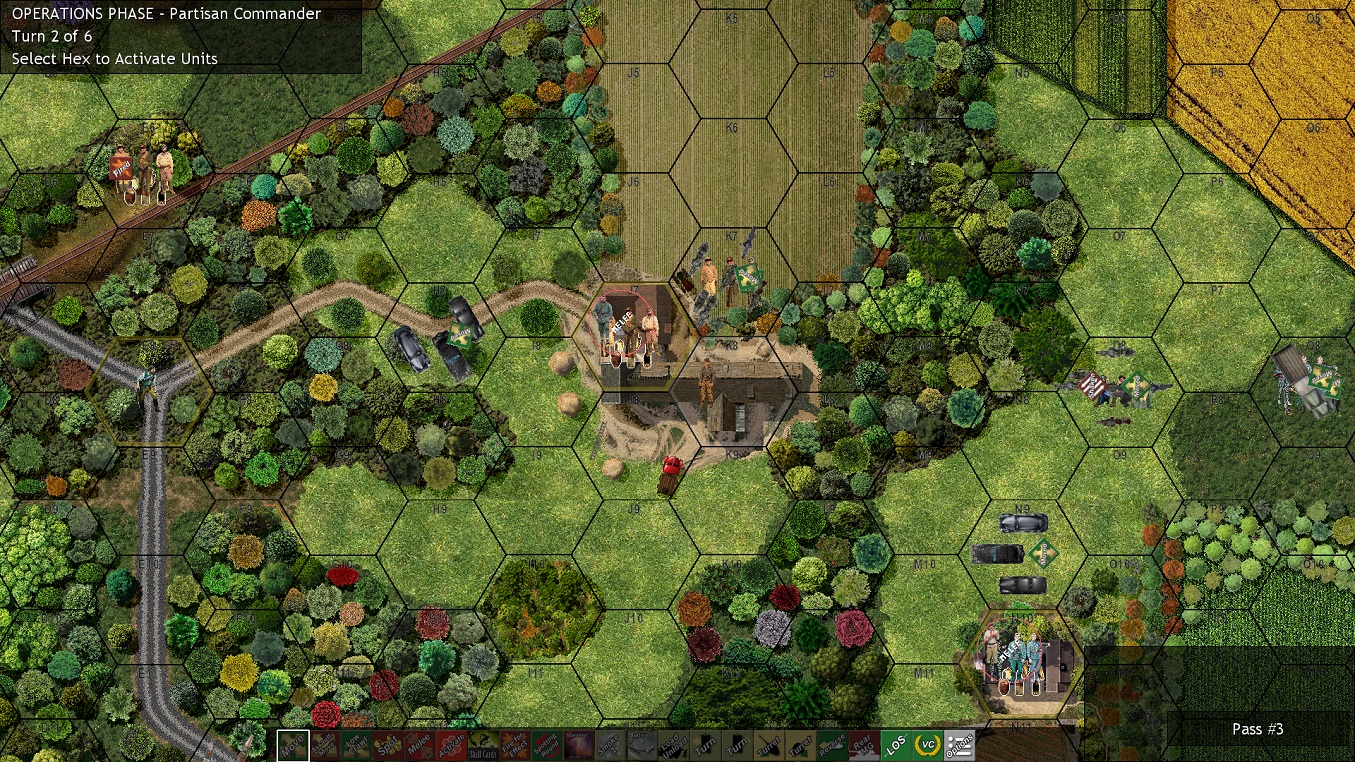The image size is (1355, 762).
Task: Choose the Melee action
Action: pos(418,745)
